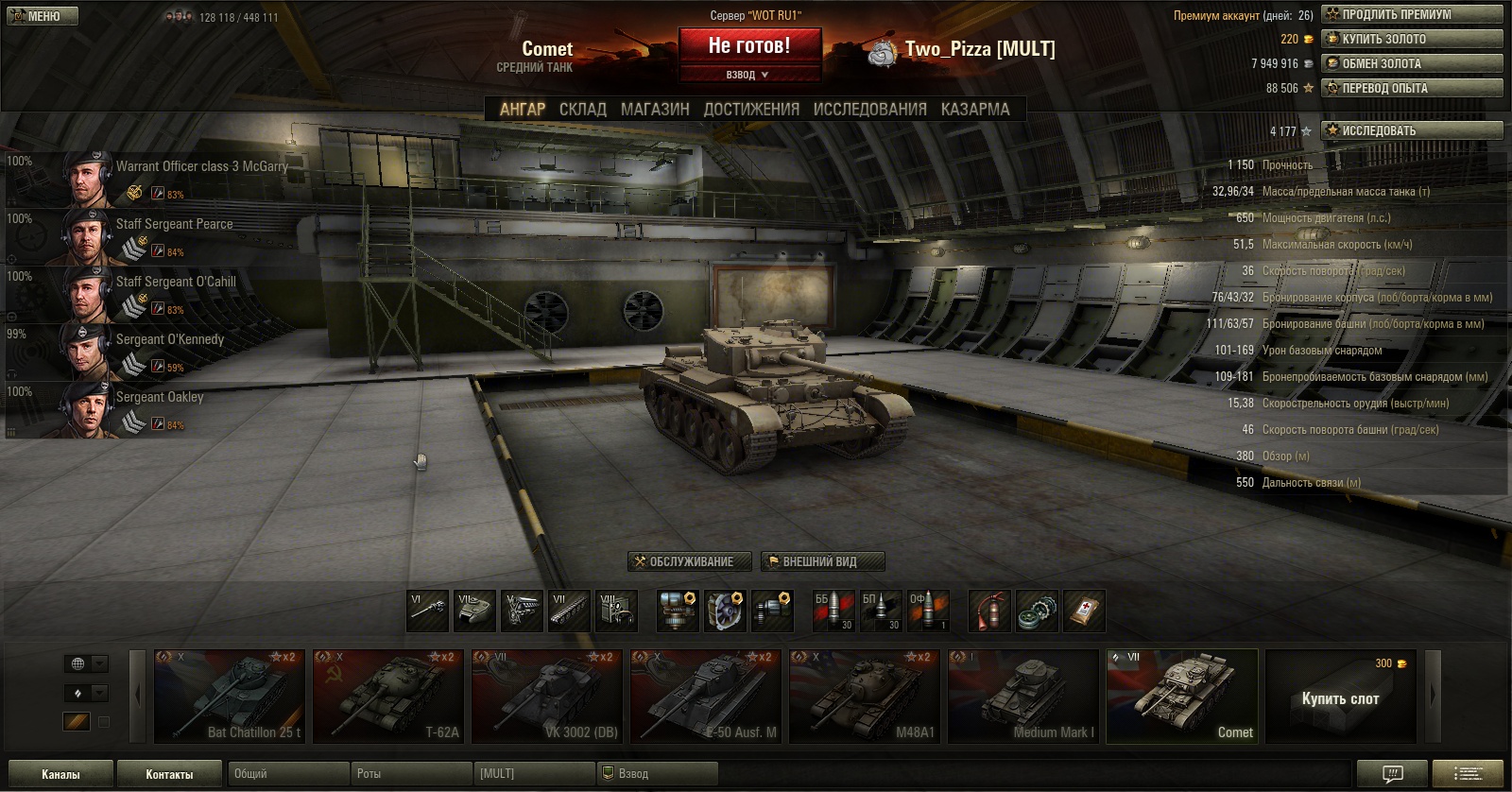
Task: Choose the T-62A in the tank carousel
Action: (x=388, y=696)
